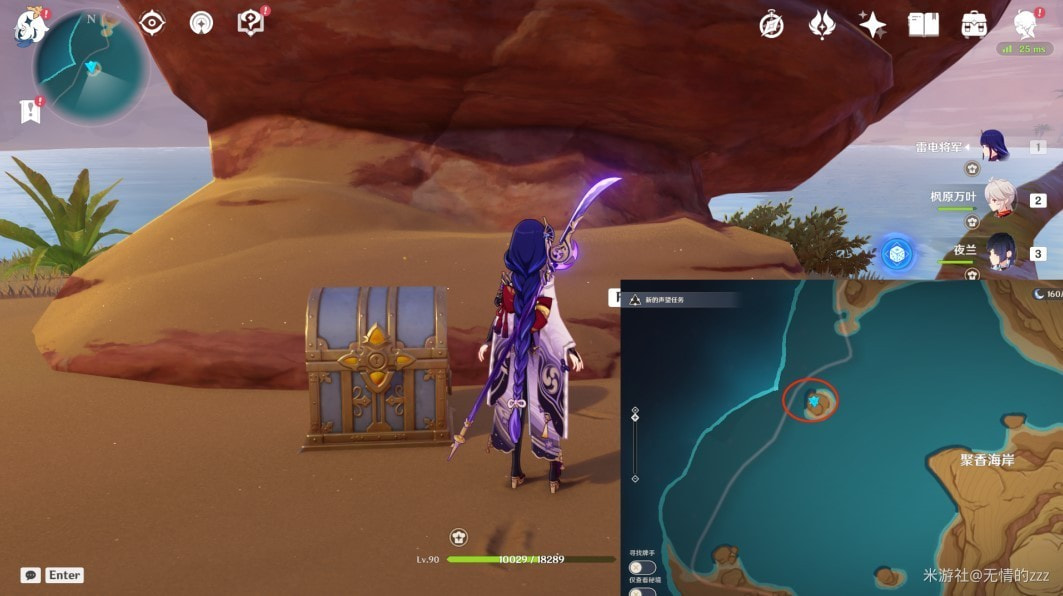Toggle the elemental sight eye icon

point(152,23)
